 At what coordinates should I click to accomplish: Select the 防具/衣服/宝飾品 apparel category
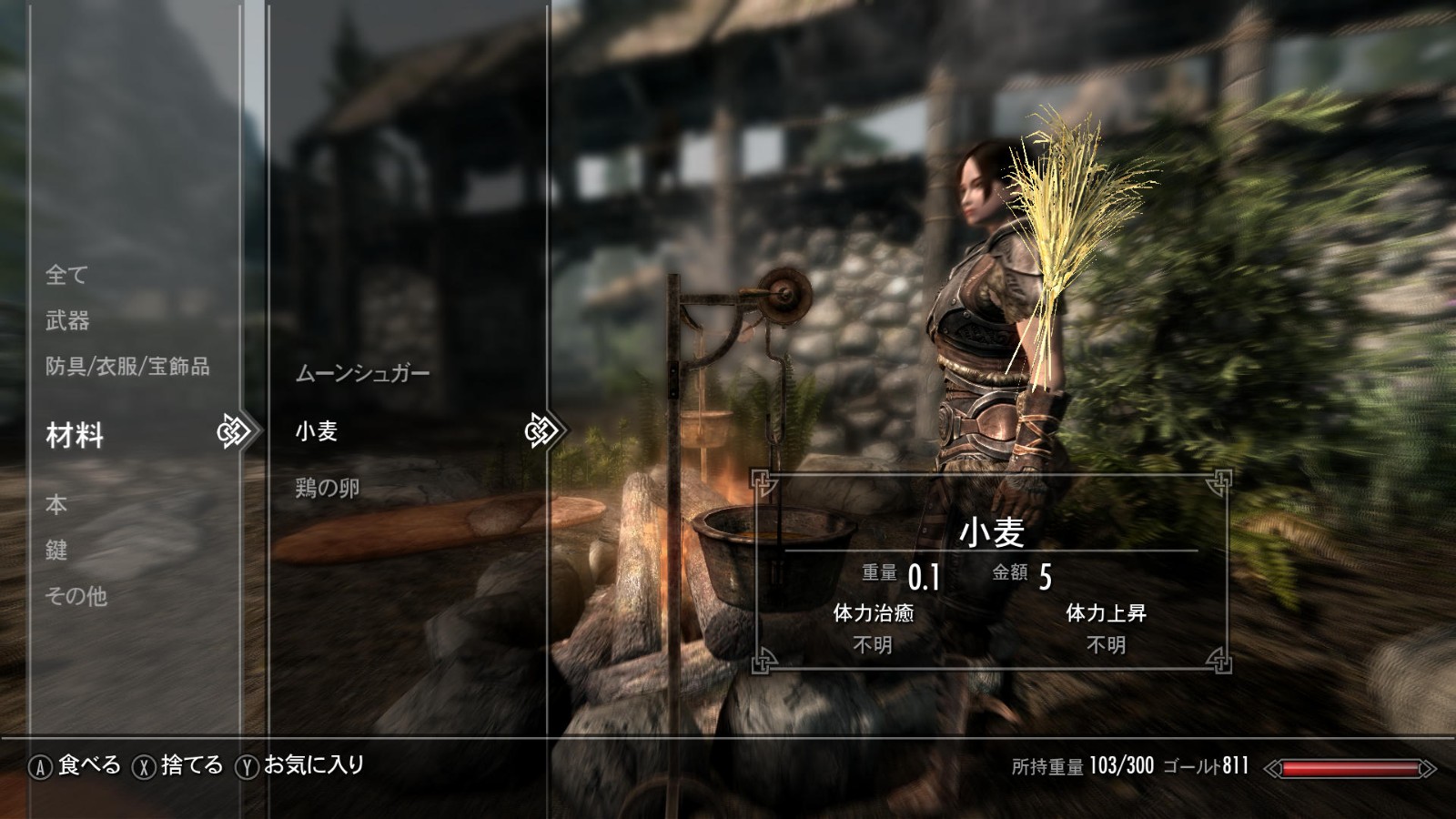[x=127, y=366]
